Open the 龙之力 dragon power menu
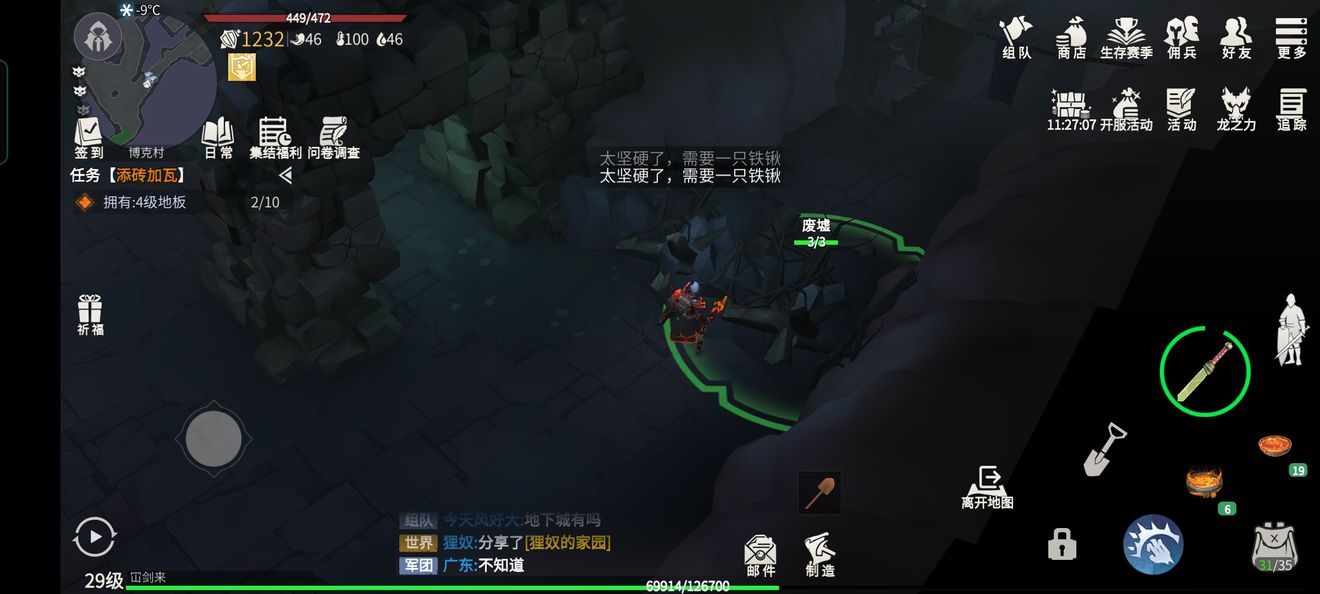The image size is (1320, 594). click(x=1236, y=108)
